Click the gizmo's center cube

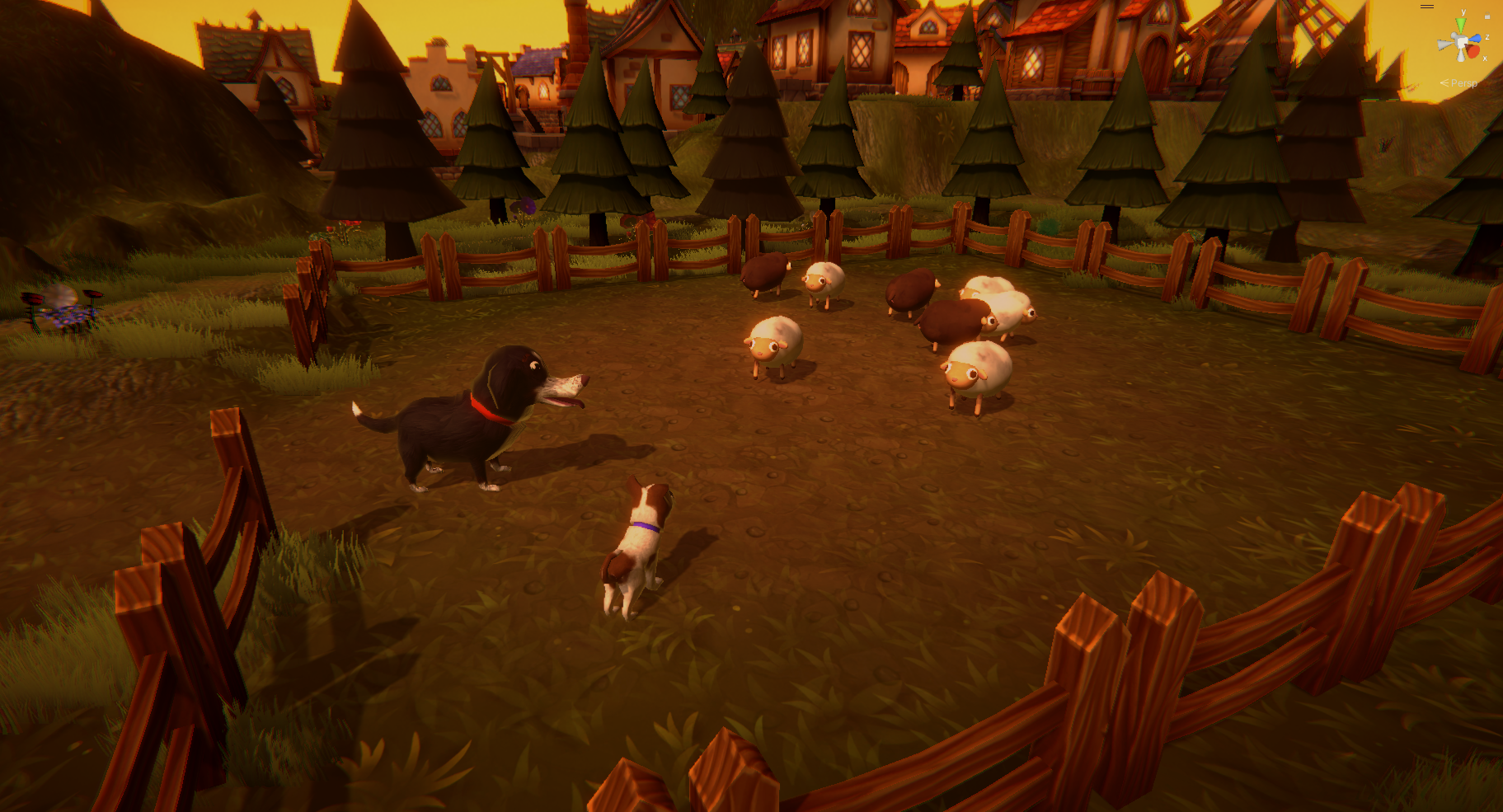point(1461,43)
